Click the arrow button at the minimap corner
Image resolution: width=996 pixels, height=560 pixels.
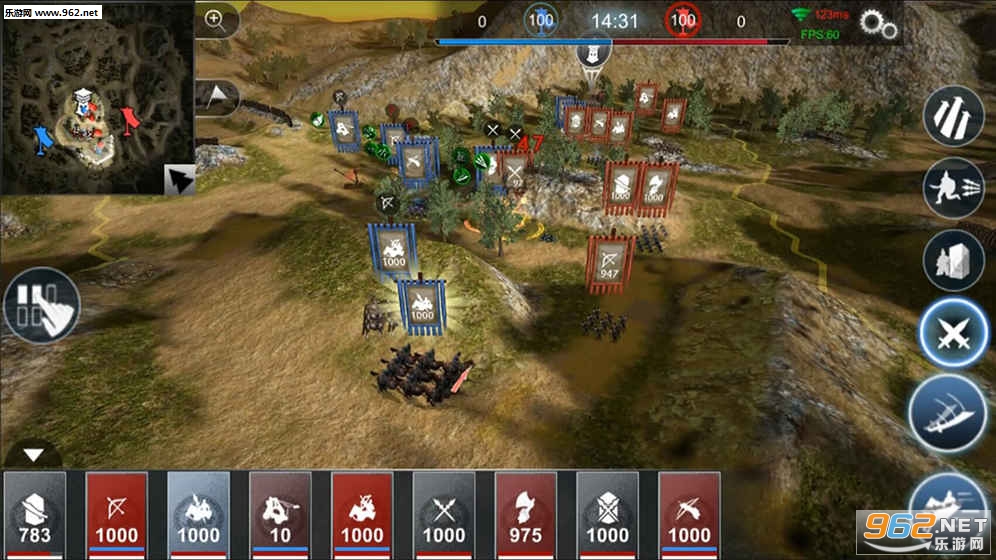[x=179, y=179]
